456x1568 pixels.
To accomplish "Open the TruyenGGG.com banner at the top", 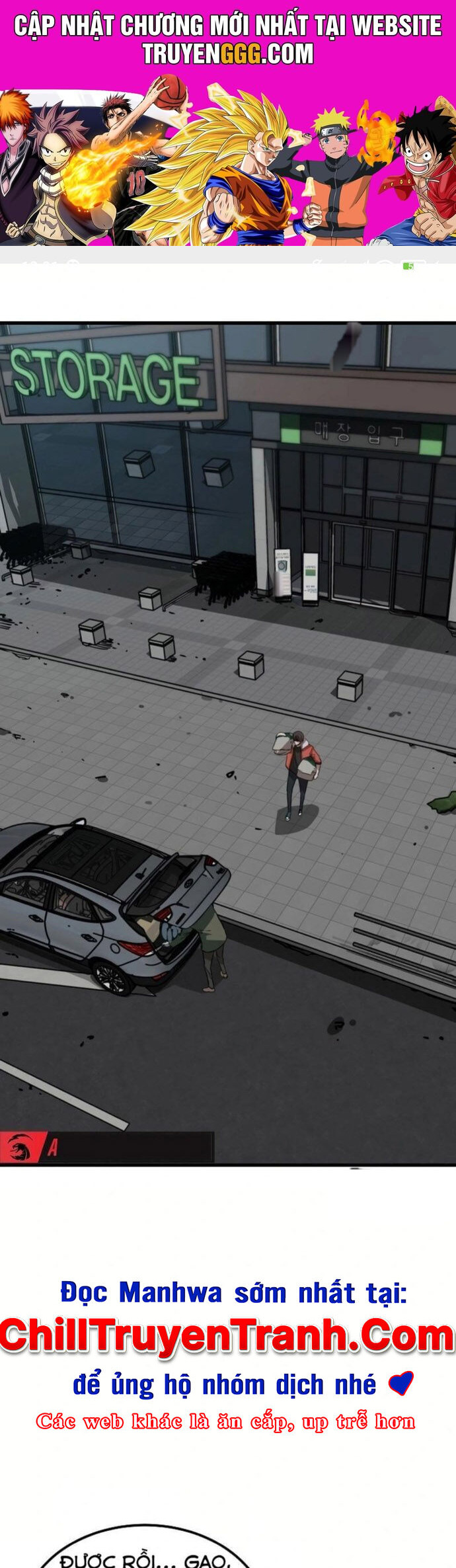I will pos(228,122).
